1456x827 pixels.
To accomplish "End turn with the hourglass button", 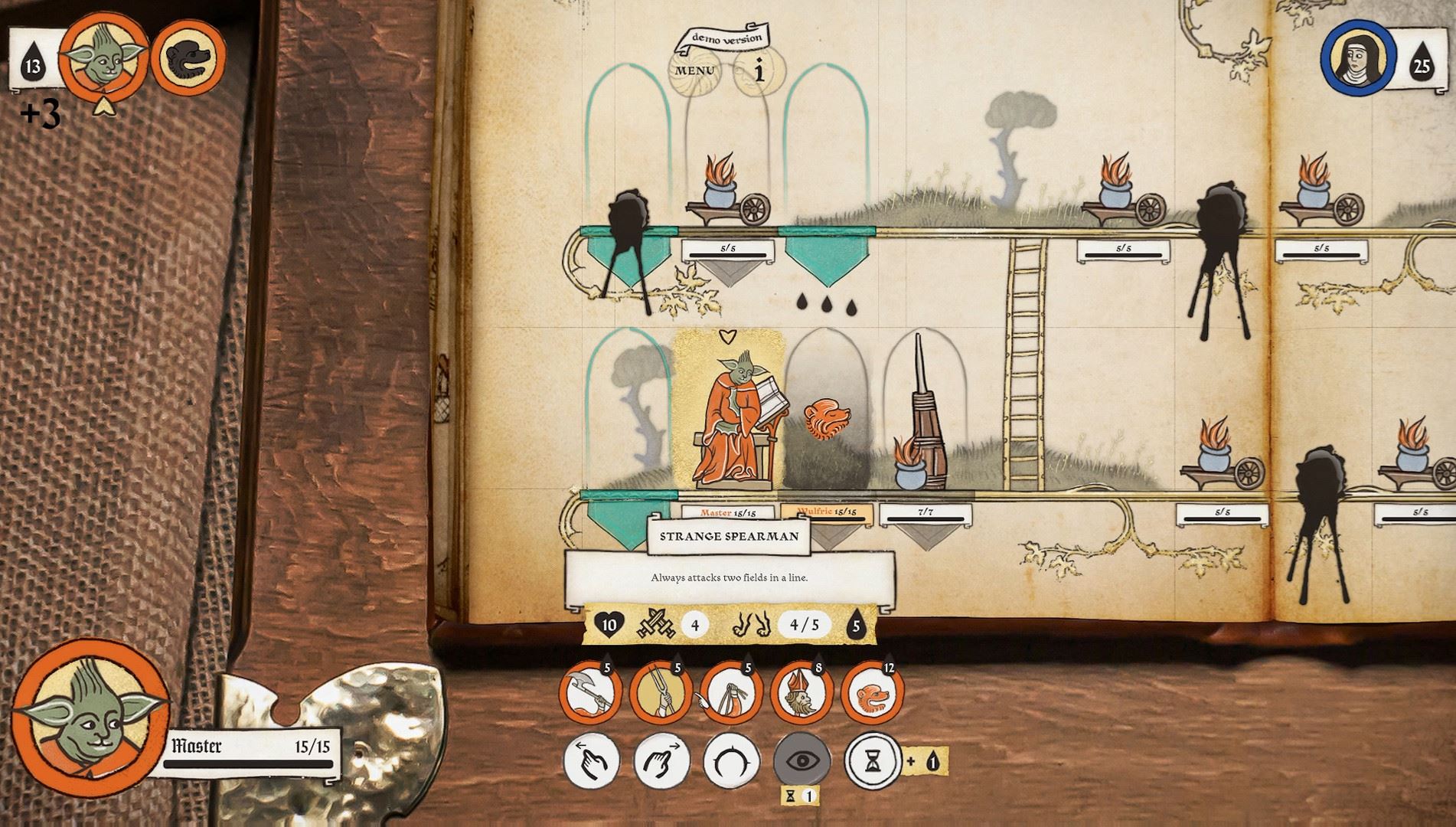I will pyautogui.click(x=873, y=762).
